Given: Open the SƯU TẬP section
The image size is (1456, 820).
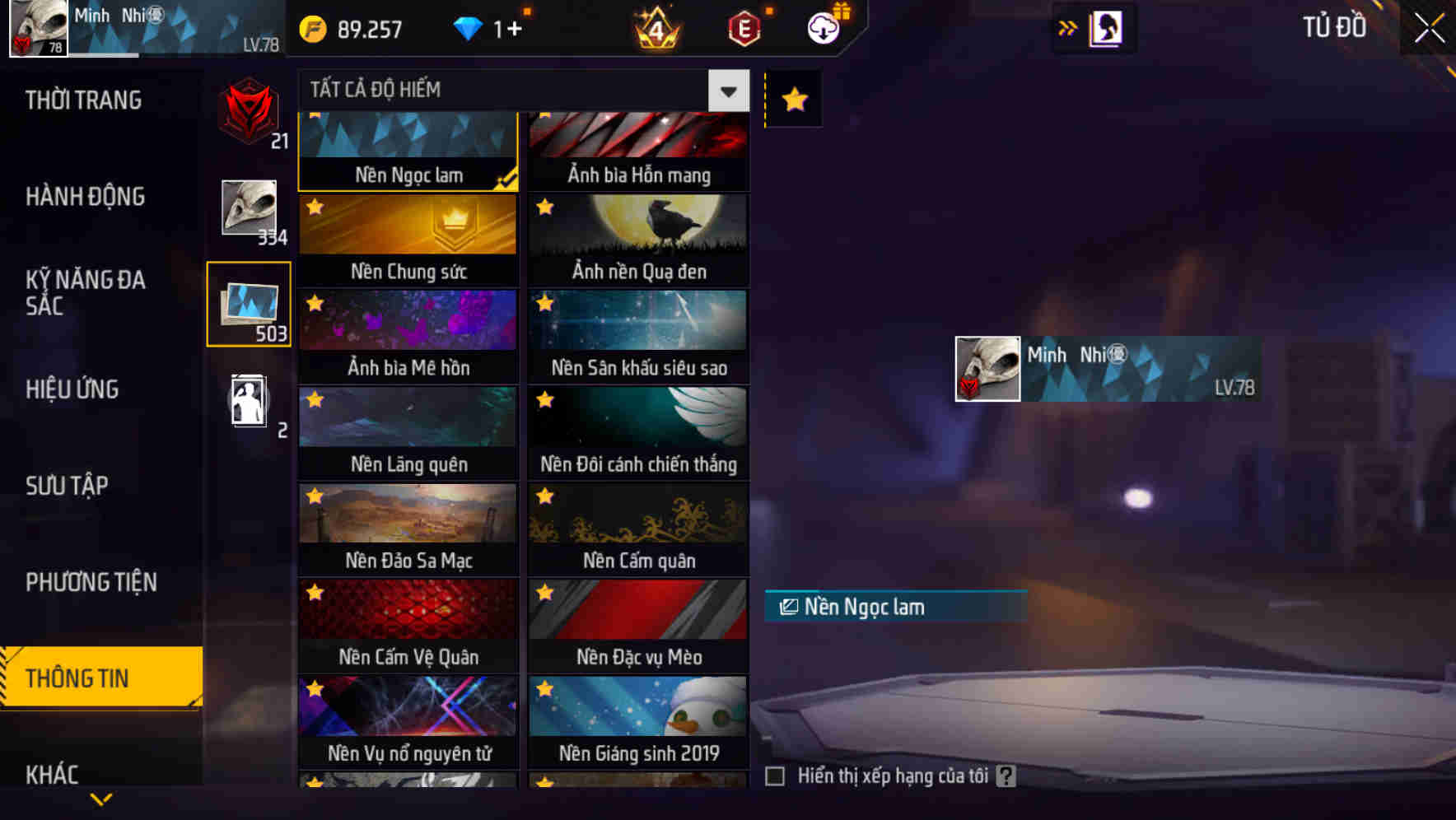Looking at the screenshot, I should tap(69, 486).
